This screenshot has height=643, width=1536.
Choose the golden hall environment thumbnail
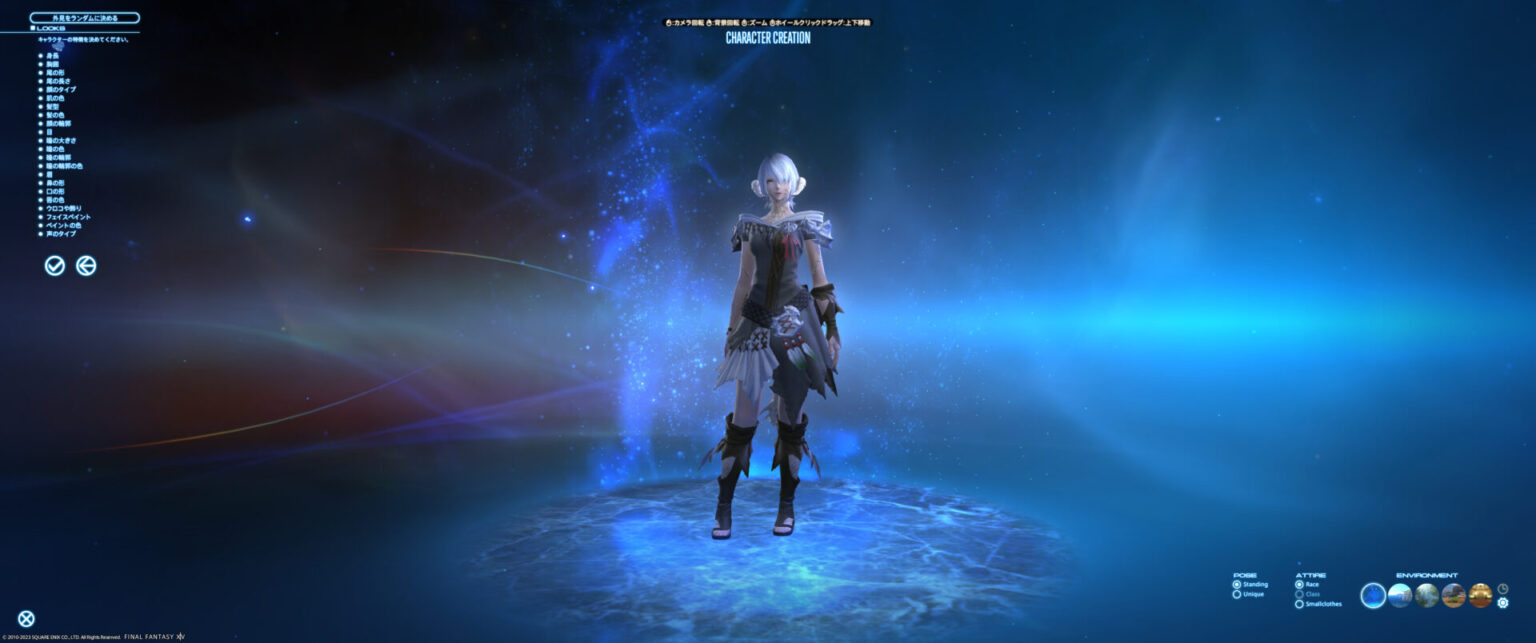click(x=1480, y=596)
